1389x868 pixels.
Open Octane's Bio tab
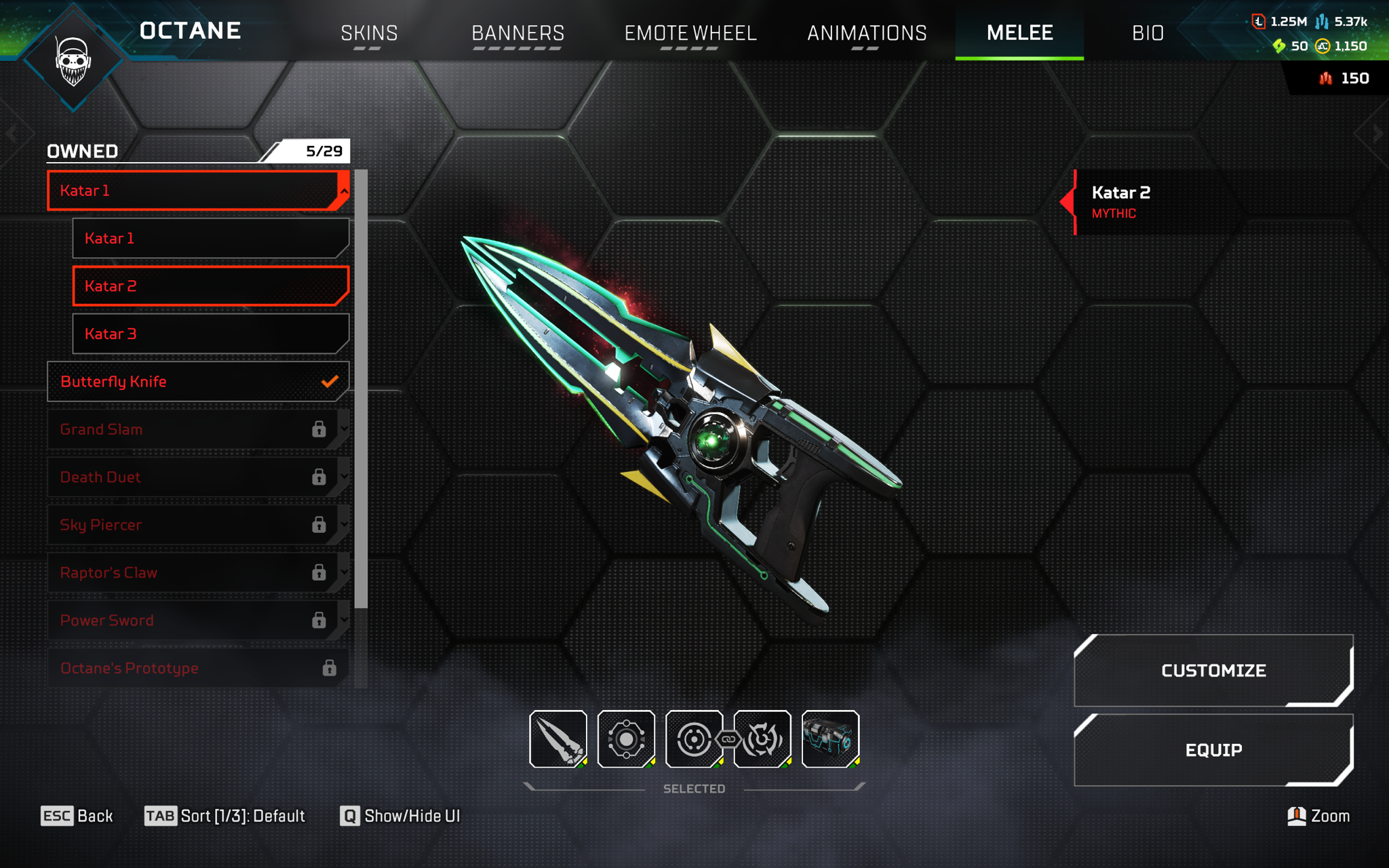coord(1148,33)
